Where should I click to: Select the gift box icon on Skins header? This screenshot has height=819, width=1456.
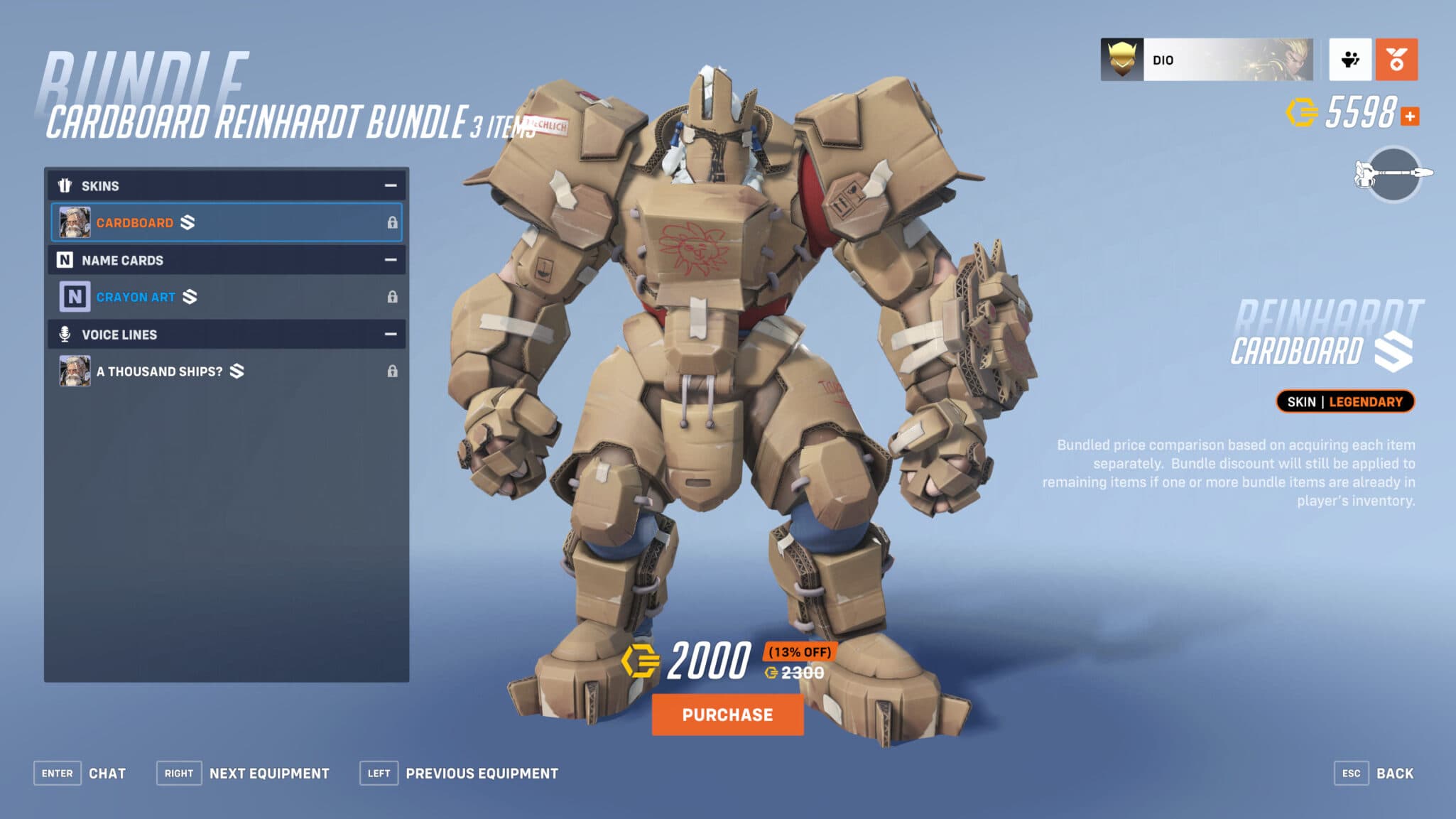point(66,185)
